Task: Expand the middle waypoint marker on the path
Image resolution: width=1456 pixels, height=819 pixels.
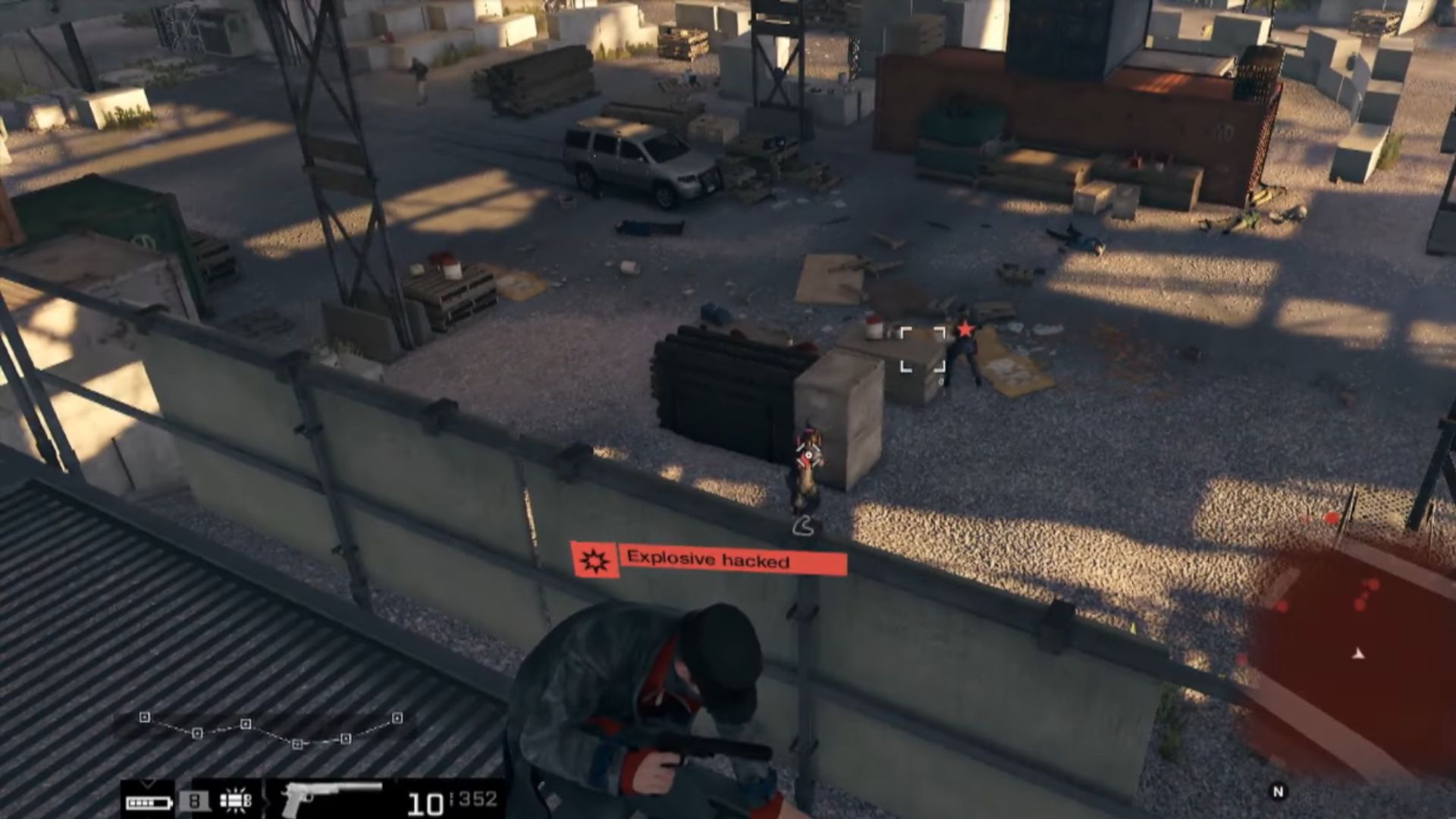Action: pos(246,725)
